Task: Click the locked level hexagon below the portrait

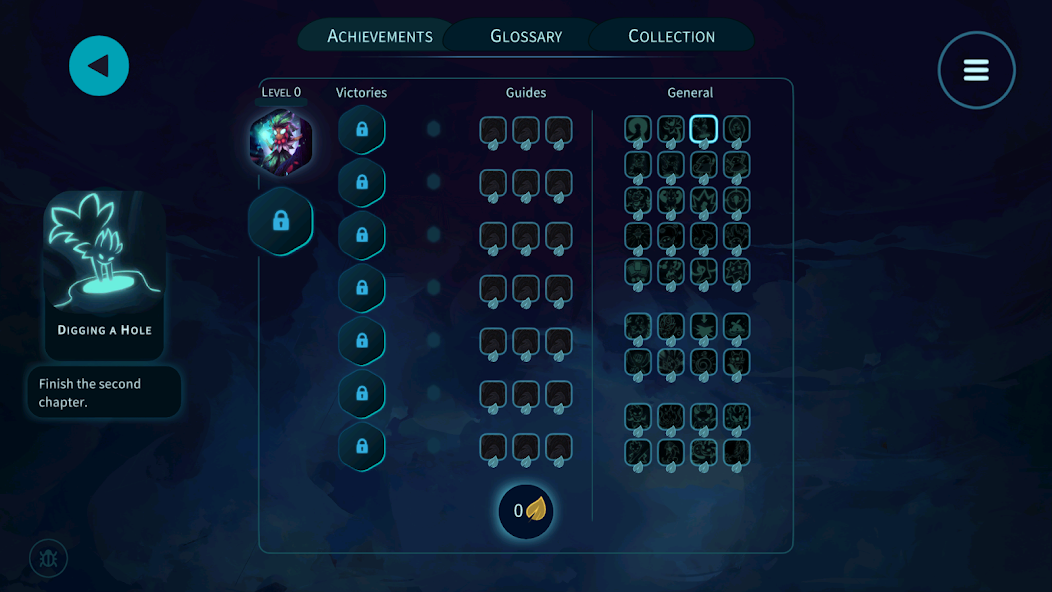Action: (x=281, y=221)
